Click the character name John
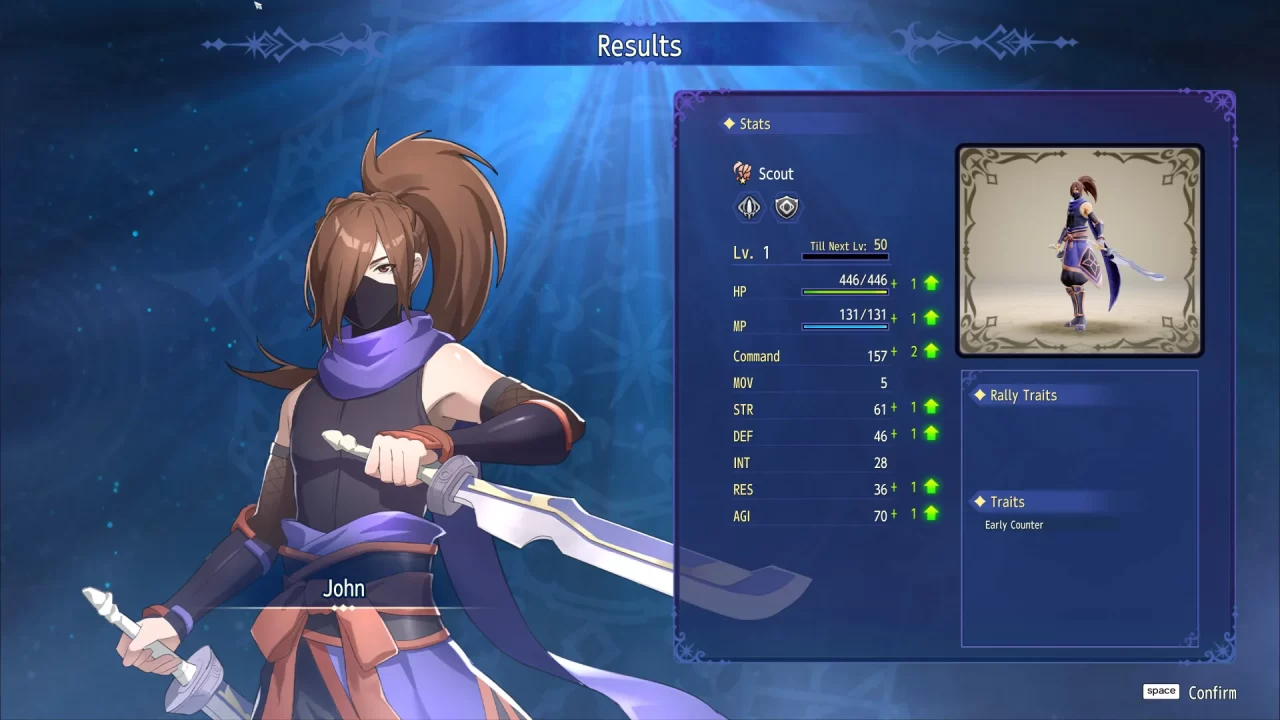Image resolution: width=1280 pixels, height=720 pixels. point(343,589)
